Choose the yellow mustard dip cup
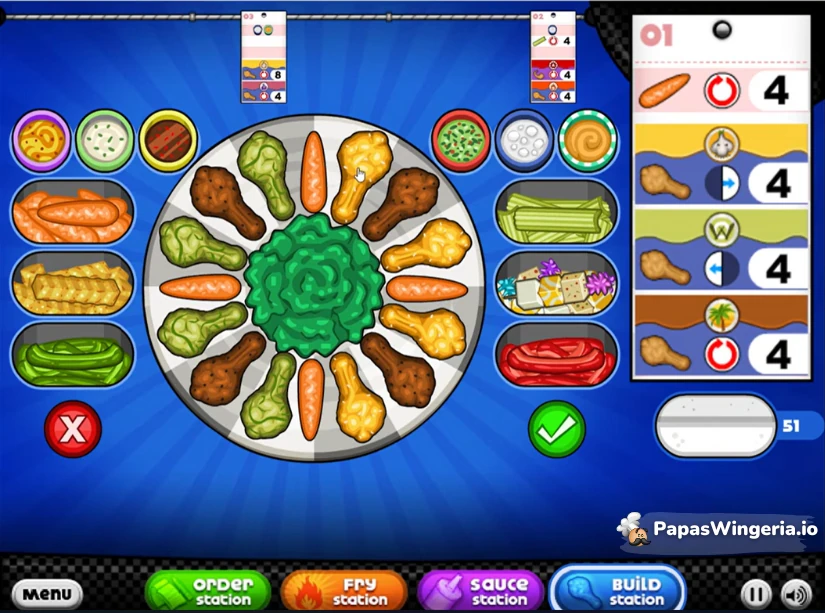 (41, 139)
